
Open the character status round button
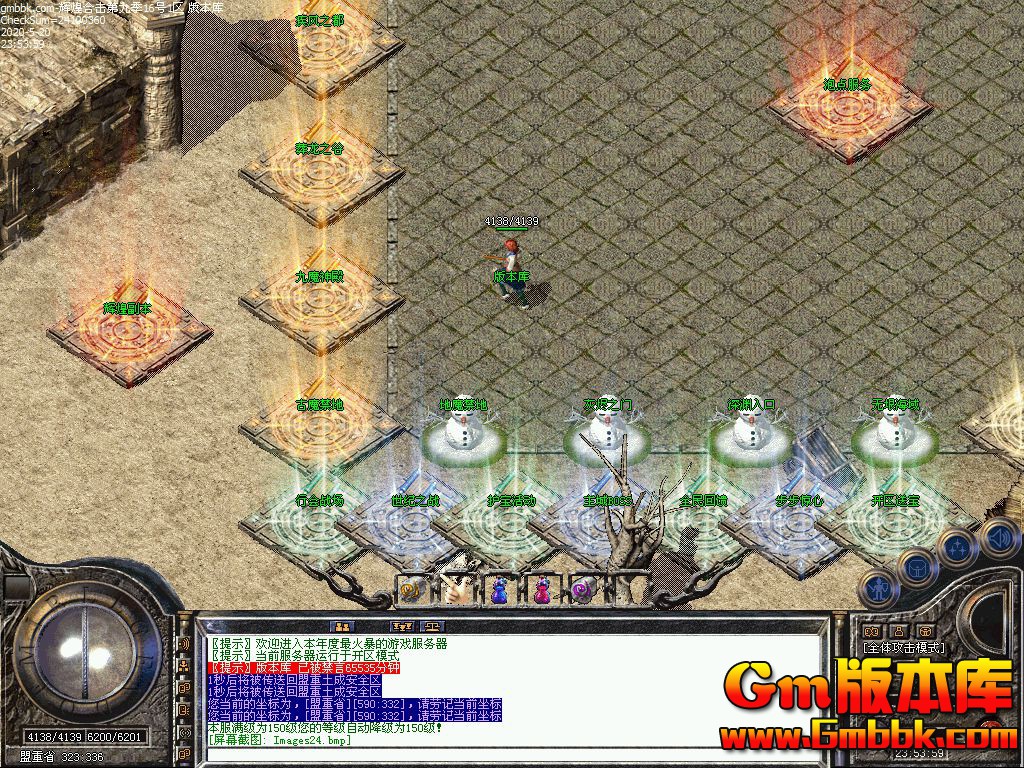(880, 590)
